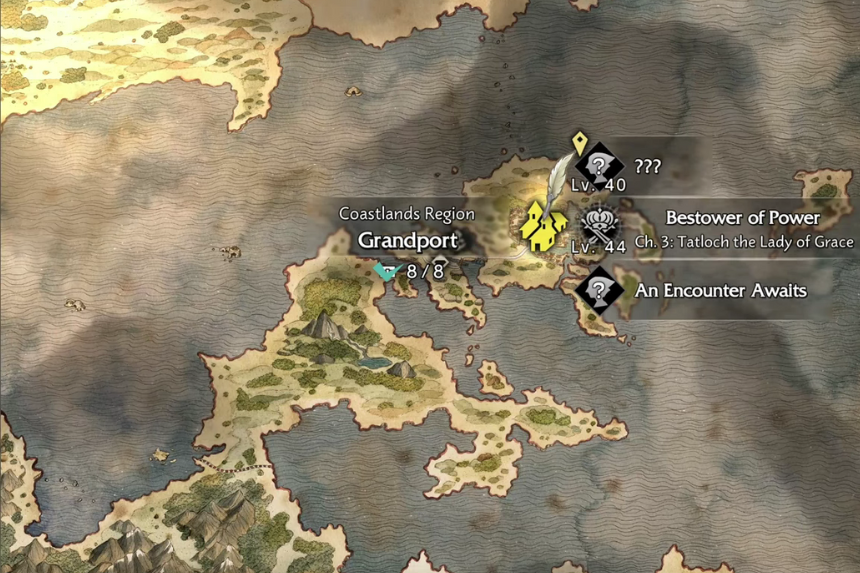Select the yellow Grandport town marker

point(543,227)
